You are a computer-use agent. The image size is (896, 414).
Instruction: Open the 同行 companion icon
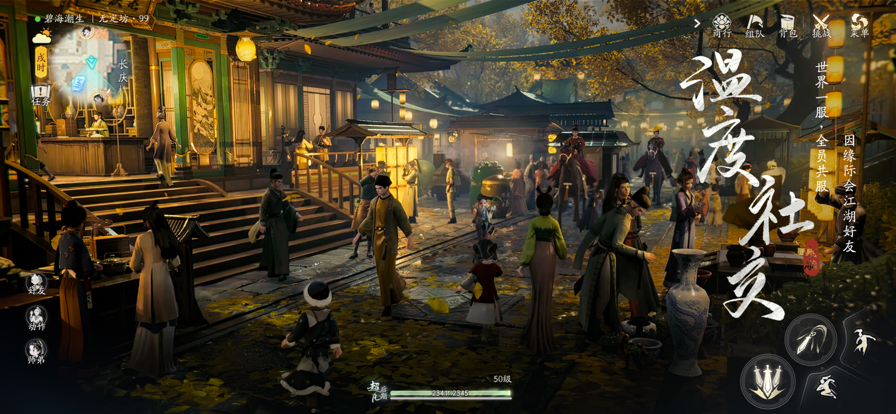click(721, 23)
